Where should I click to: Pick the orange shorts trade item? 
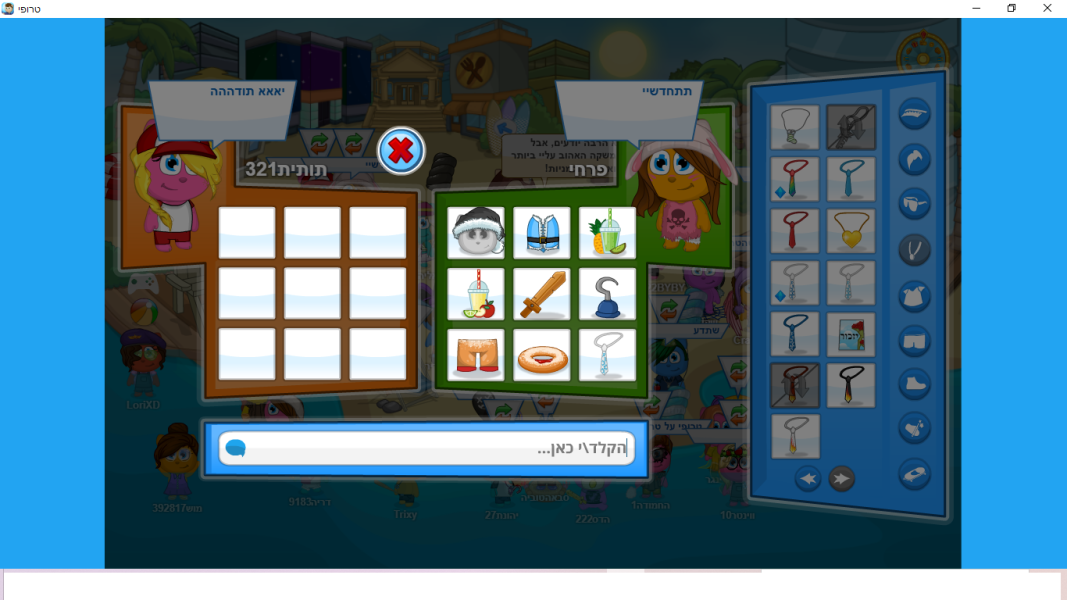[476, 355]
